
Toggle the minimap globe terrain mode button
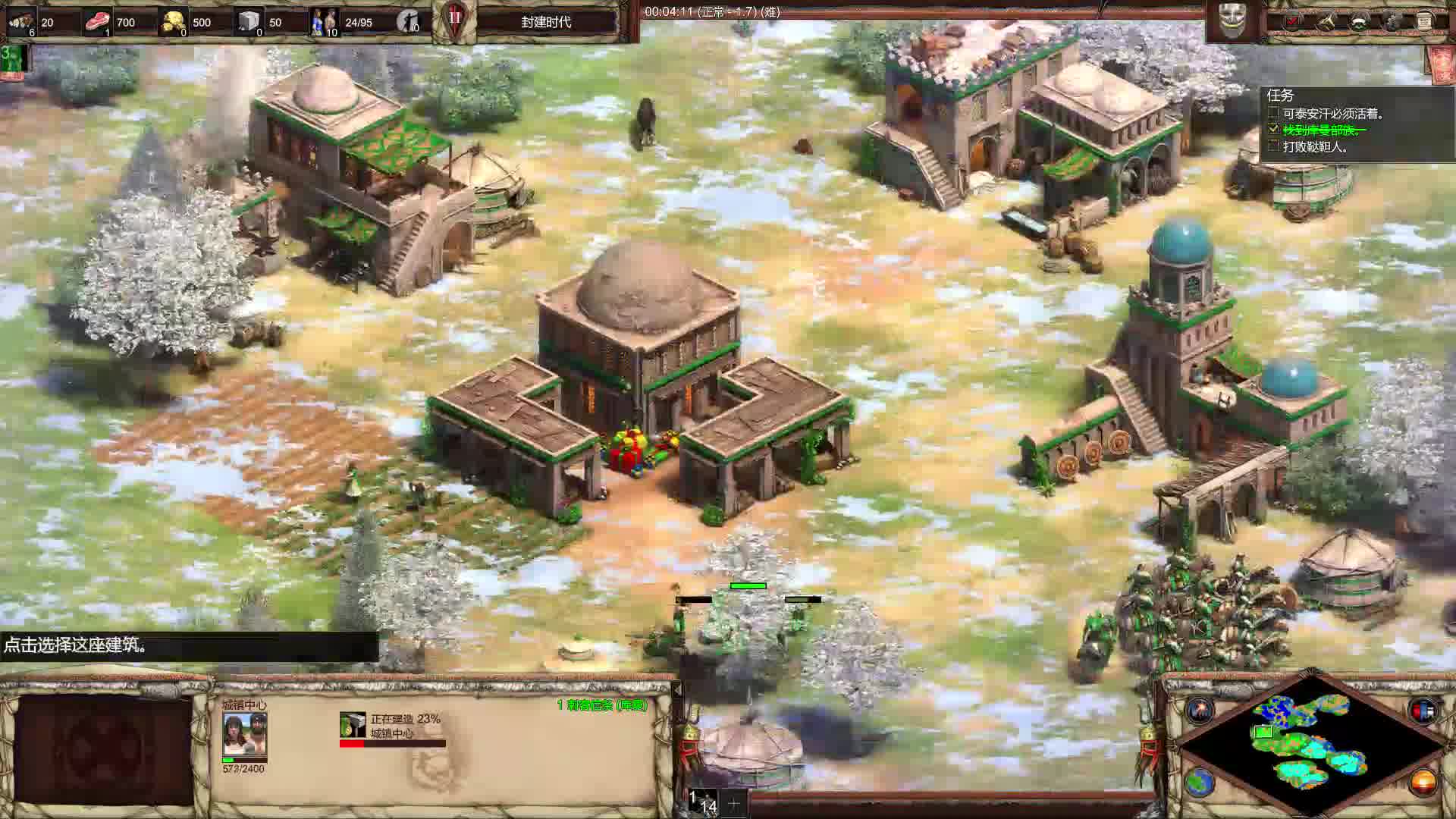tap(1200, 781)
